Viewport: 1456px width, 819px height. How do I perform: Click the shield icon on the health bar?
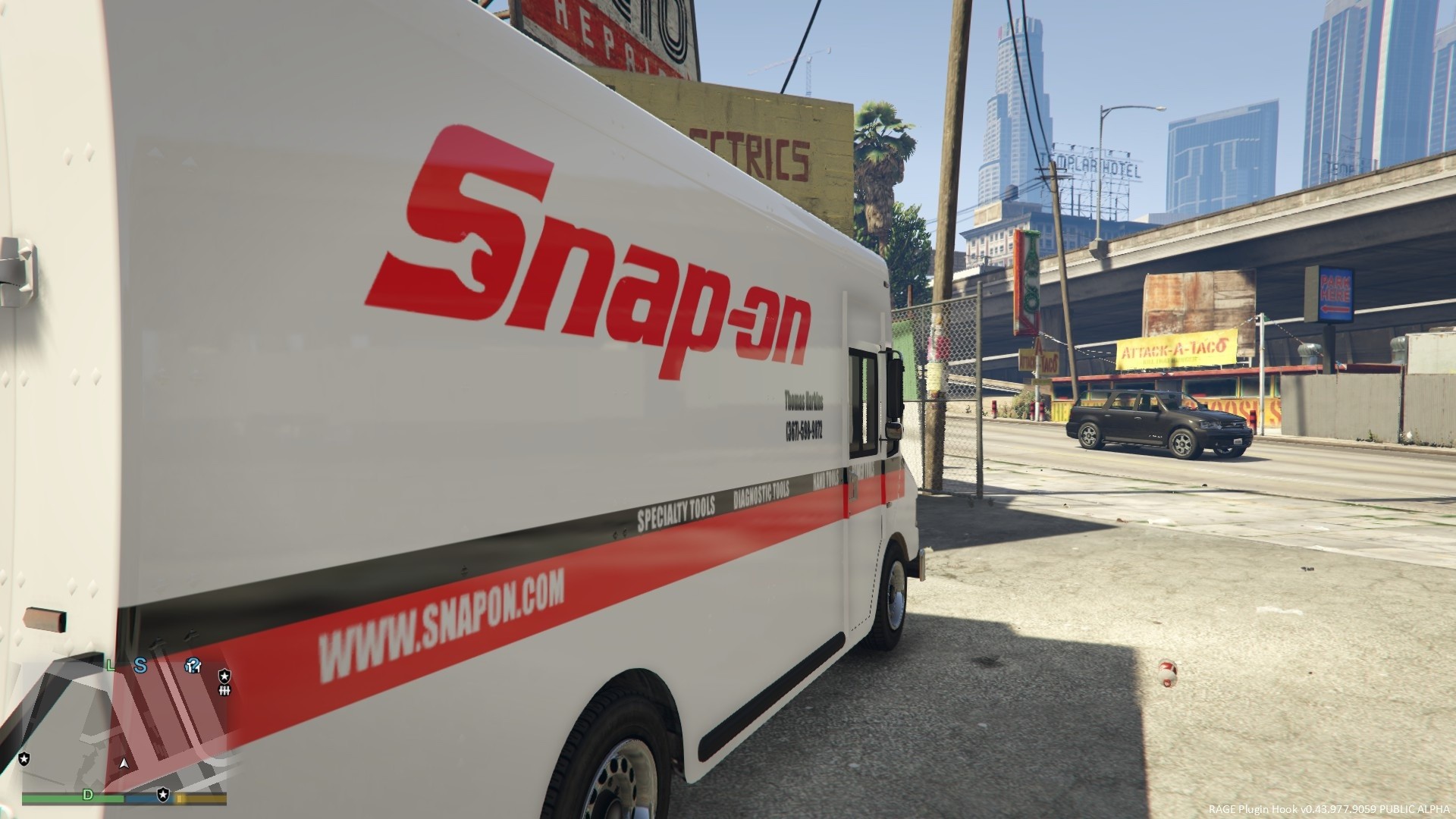pyautogui.click(x=163, y=795)
